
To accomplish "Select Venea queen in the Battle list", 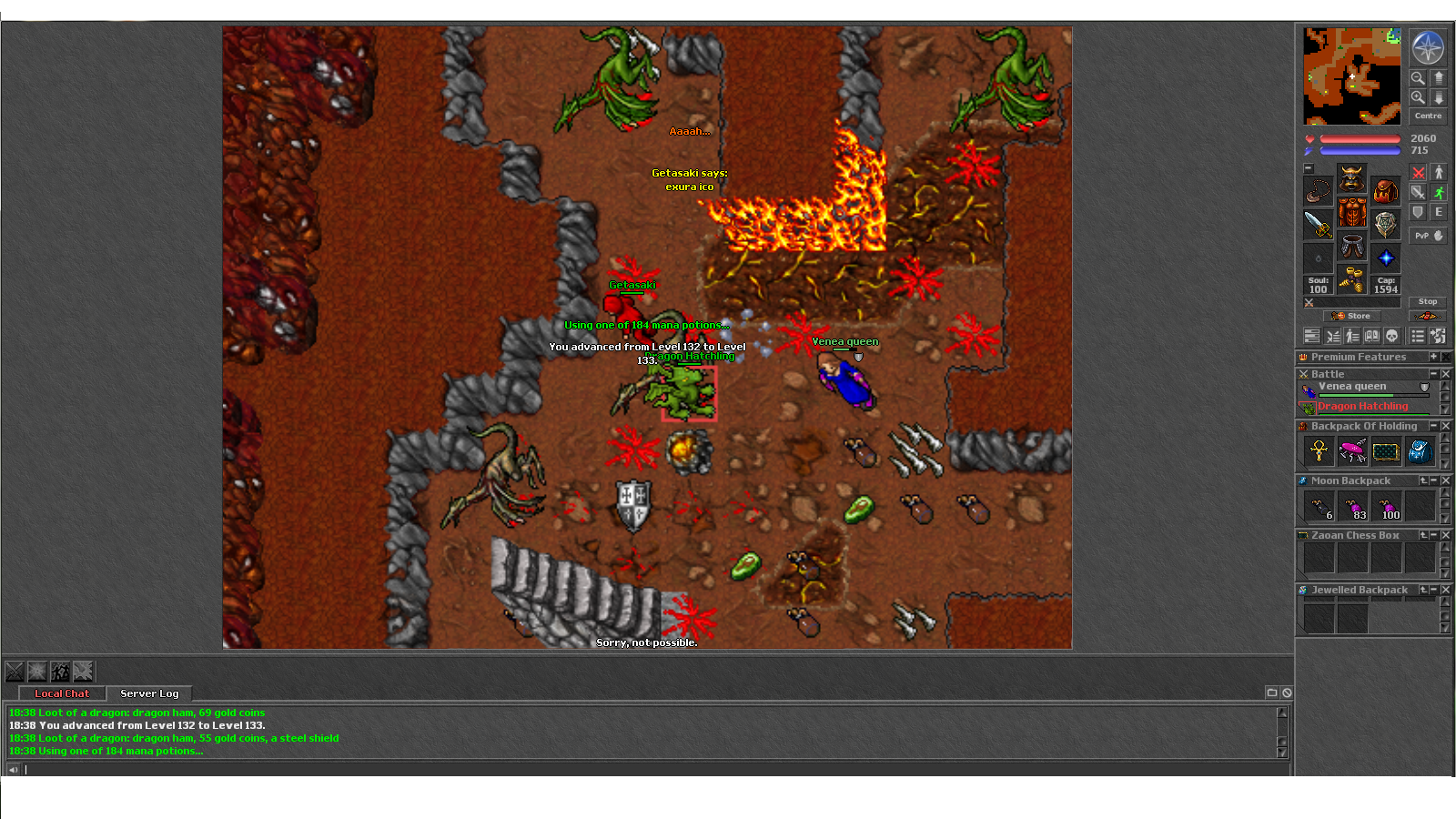I will [1353, 386].
